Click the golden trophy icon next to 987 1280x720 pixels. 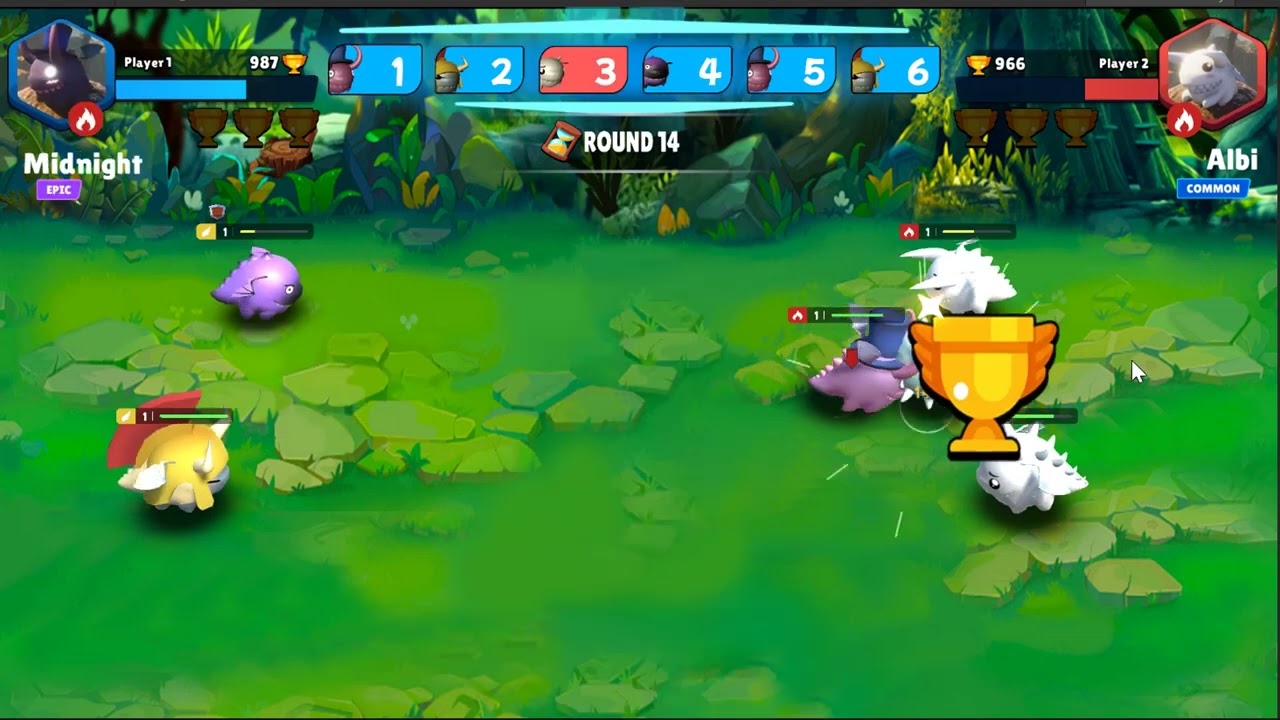[295, 63]
